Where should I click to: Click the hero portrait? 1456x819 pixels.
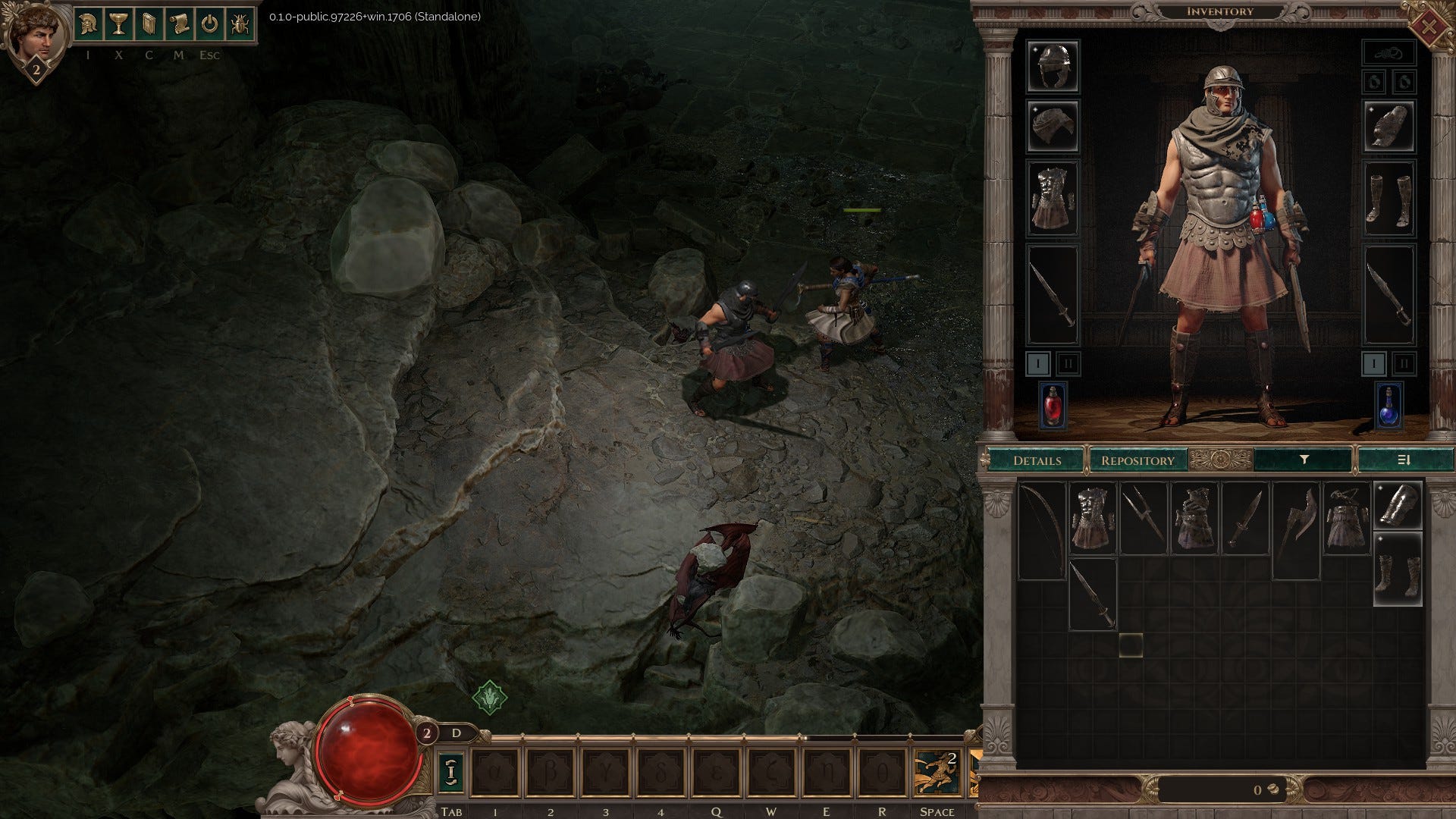tap(34, 34)
